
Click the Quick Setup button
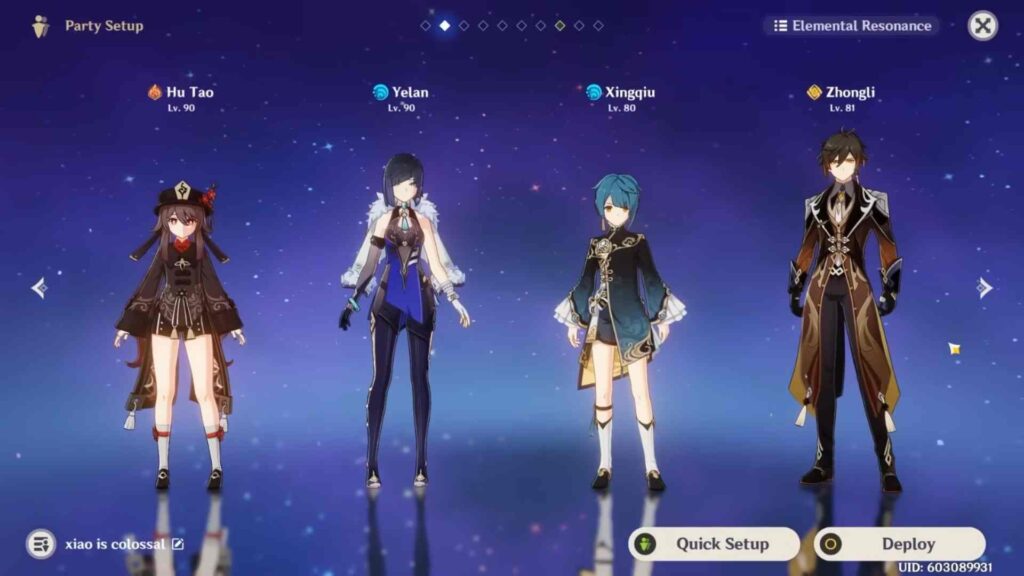coord(713,544)
